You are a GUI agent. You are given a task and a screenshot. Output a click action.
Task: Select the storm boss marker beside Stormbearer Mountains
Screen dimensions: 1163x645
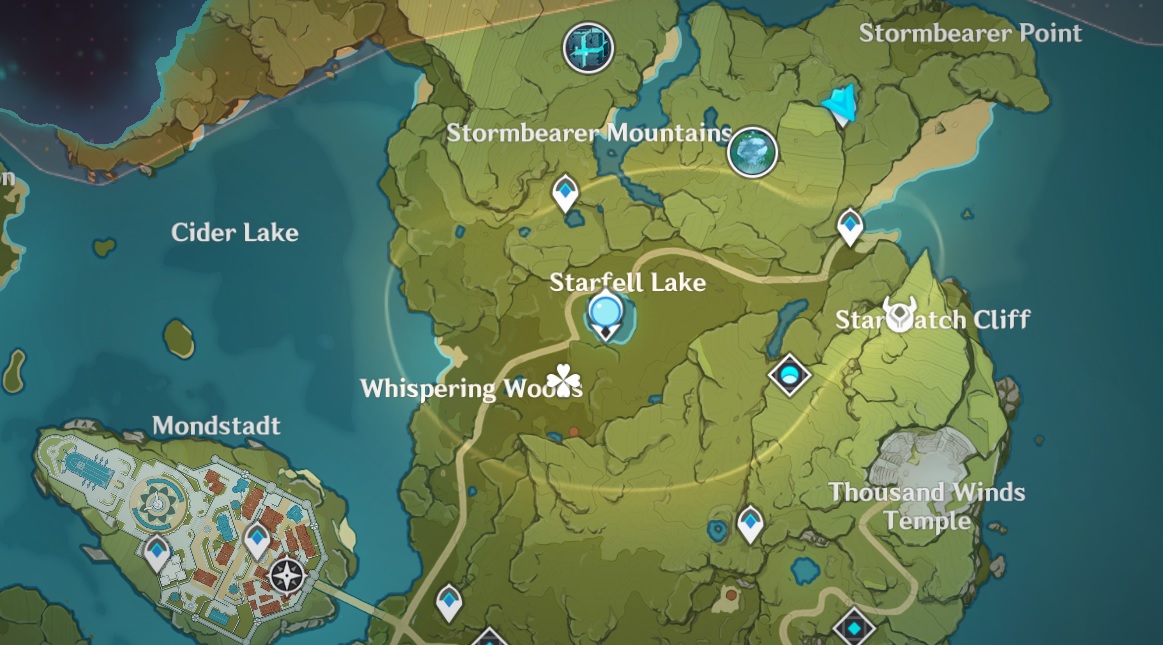[x=752, y=151]
